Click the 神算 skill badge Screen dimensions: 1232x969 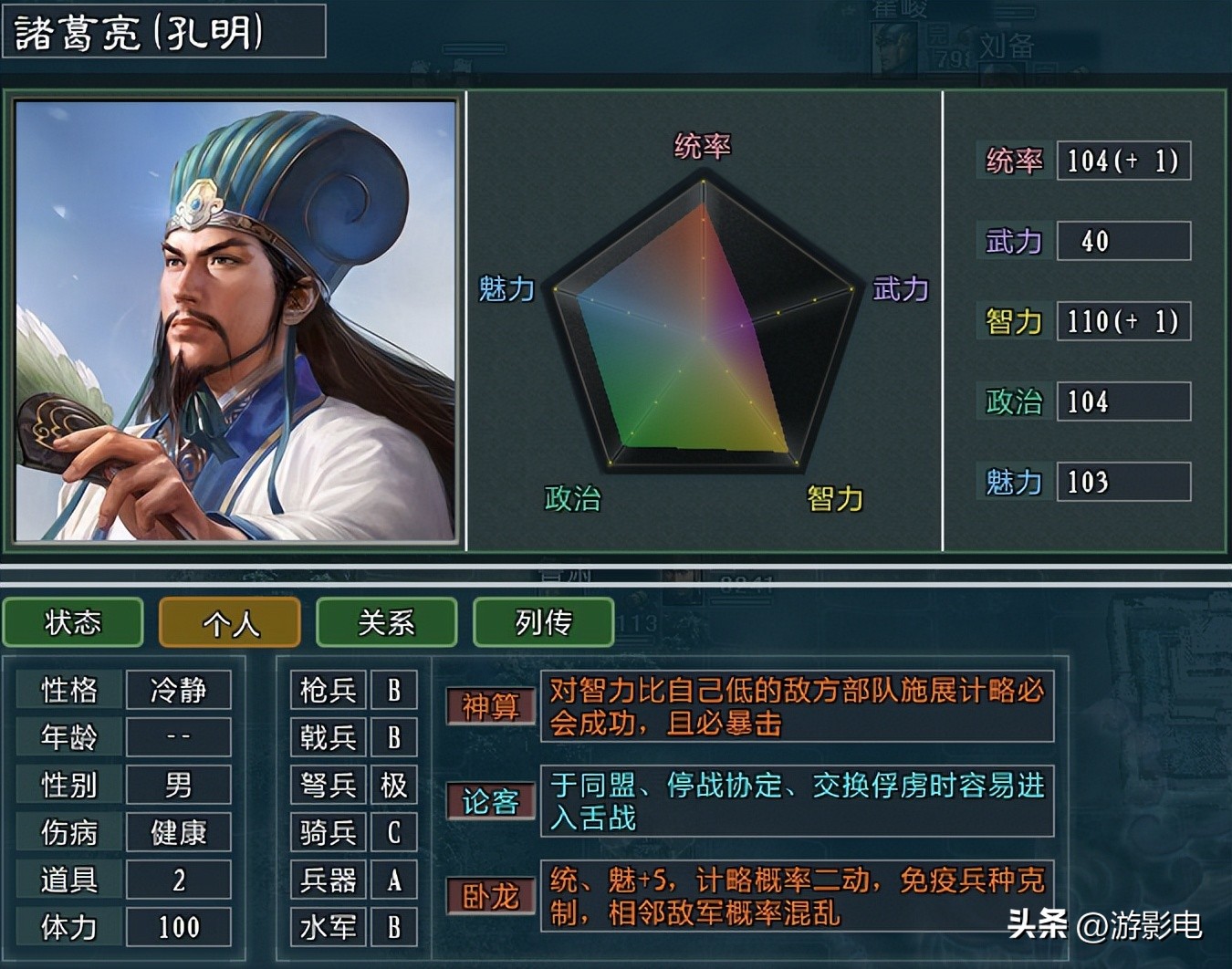(x=489, y=705)
